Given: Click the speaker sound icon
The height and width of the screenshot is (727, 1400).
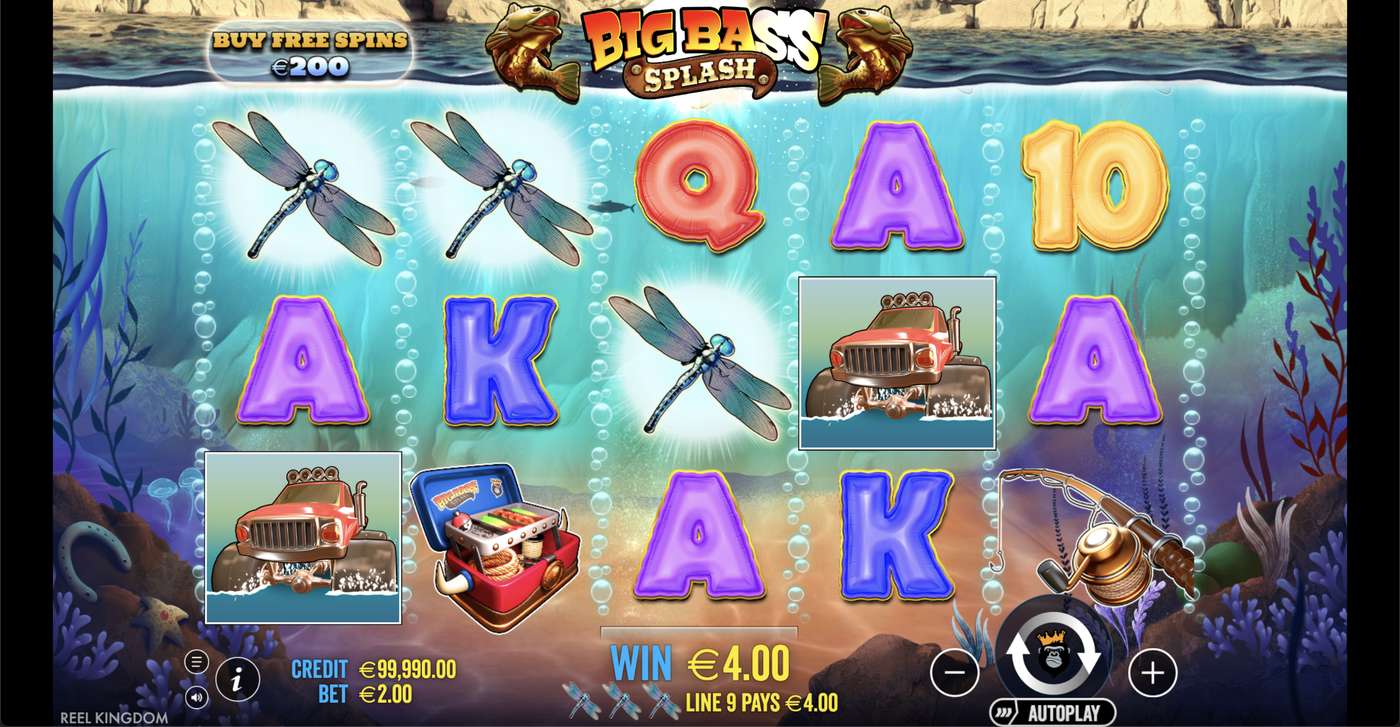Looking at the screenshot, I should coord(196,697).
